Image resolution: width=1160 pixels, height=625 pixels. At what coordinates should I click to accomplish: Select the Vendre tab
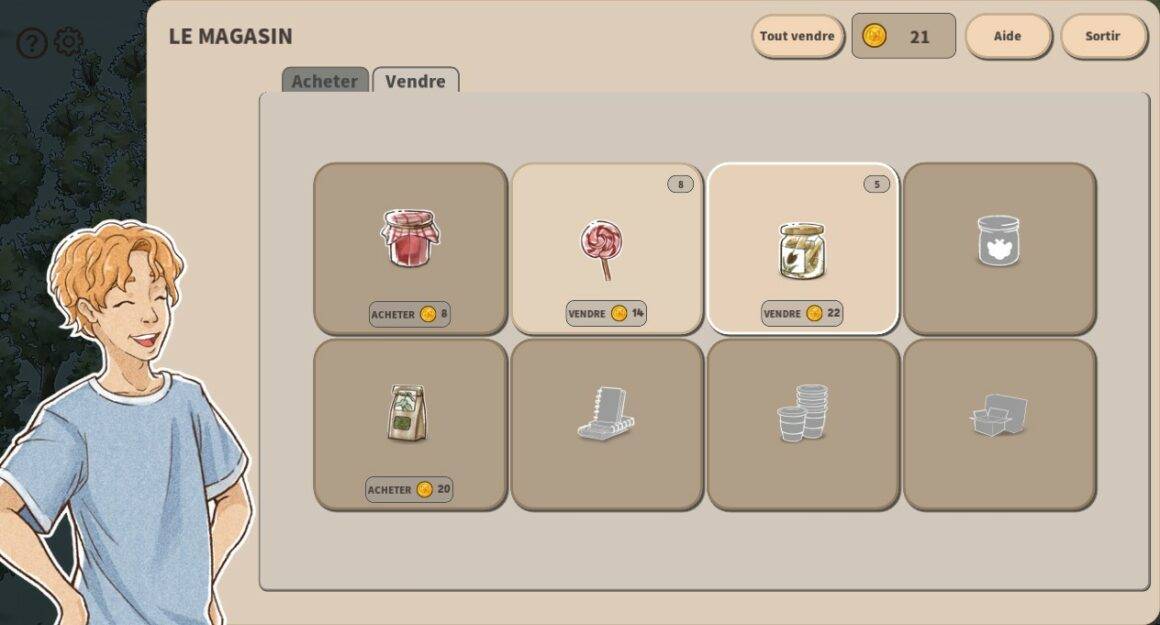415,81
